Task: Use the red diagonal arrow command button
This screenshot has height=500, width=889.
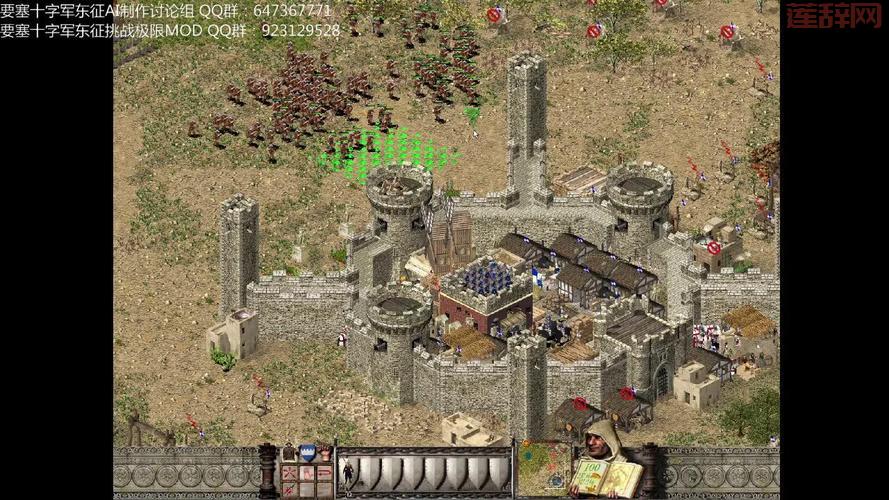Action: point(289,489)
